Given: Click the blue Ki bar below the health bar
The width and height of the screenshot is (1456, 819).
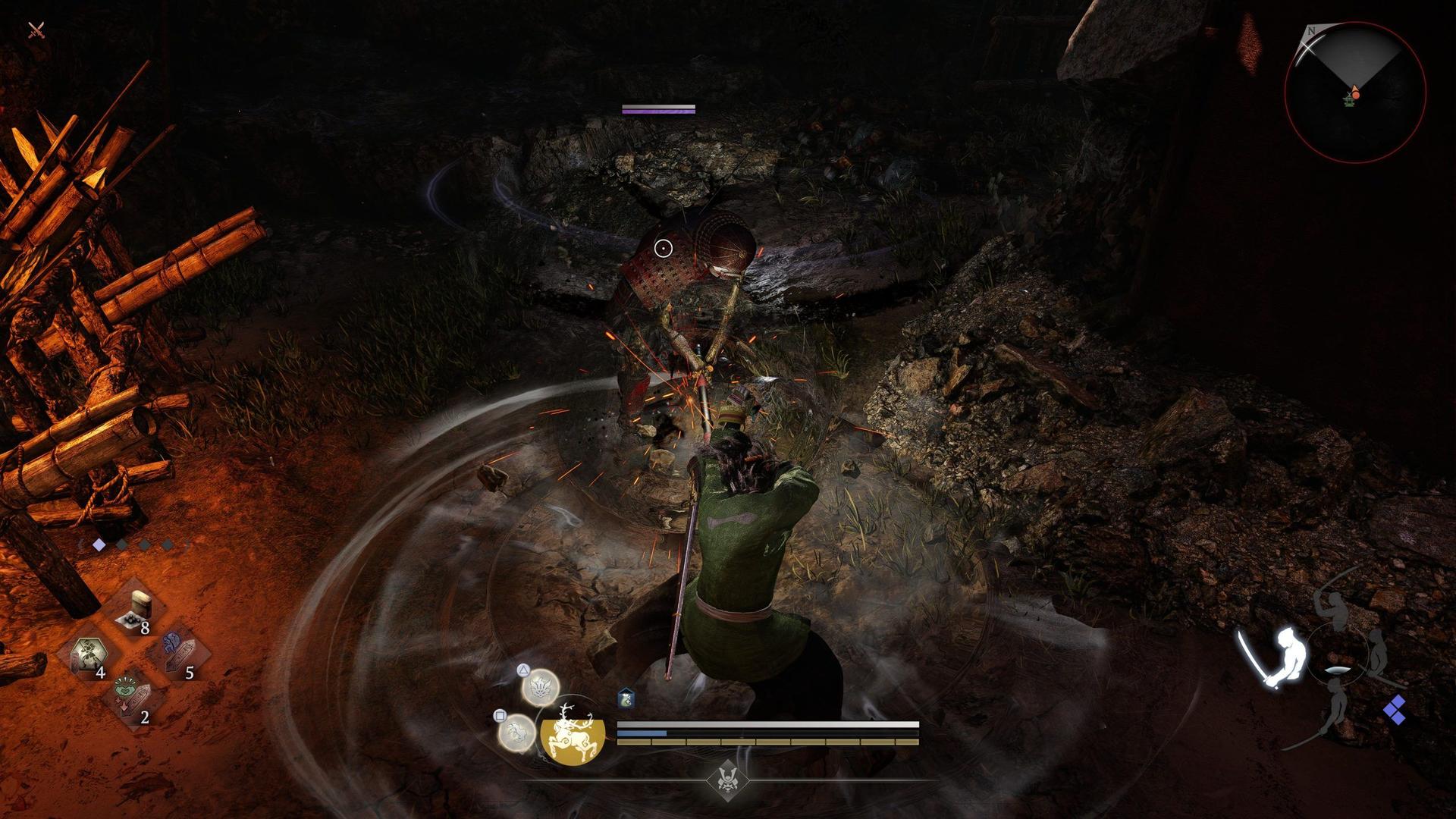Looking at the screenshot, I should [642, 734].
